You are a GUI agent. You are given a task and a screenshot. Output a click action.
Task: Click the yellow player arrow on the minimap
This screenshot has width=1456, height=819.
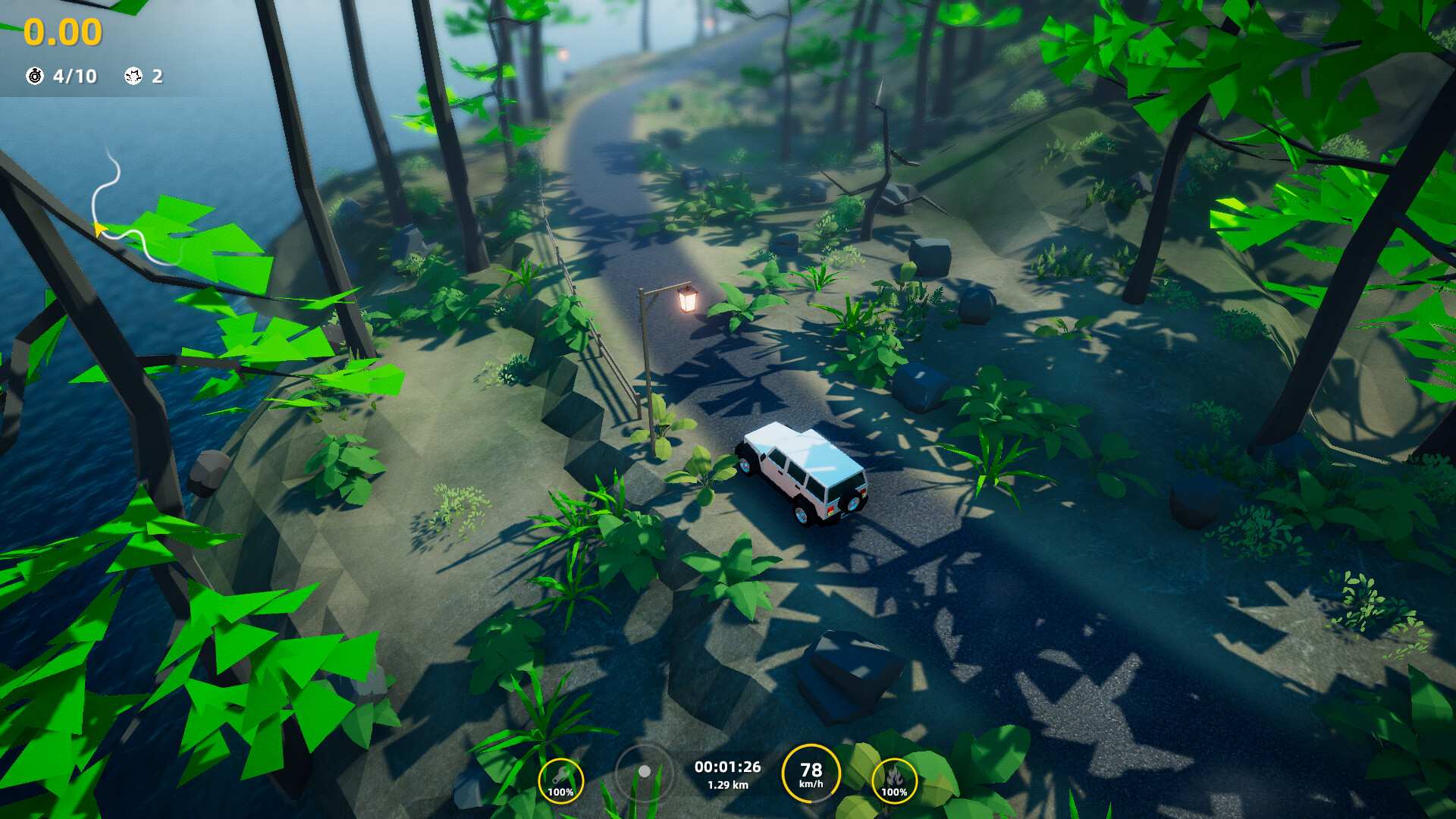(99, 230)
